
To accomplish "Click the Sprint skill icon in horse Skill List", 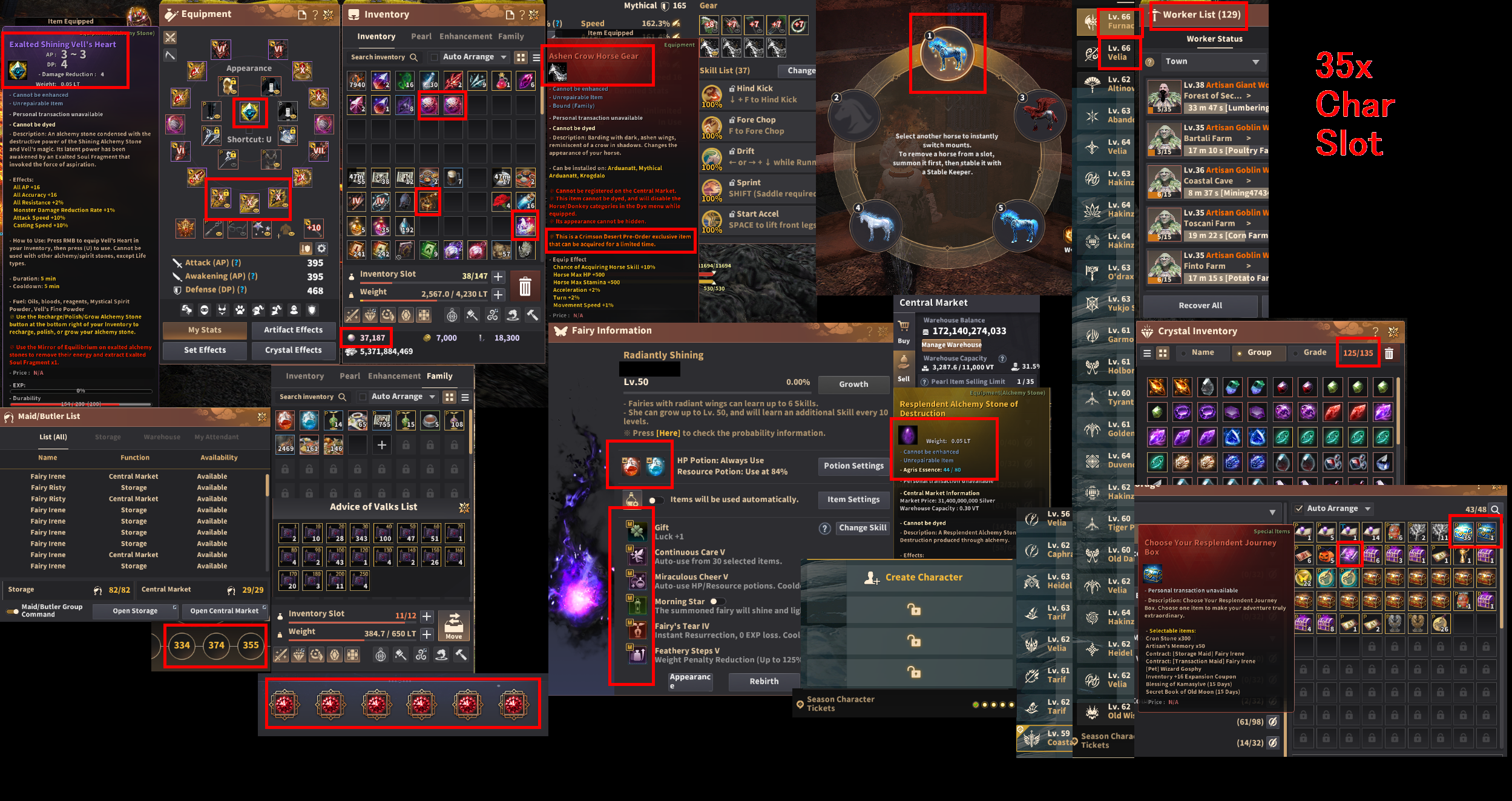I will (712, 188).
